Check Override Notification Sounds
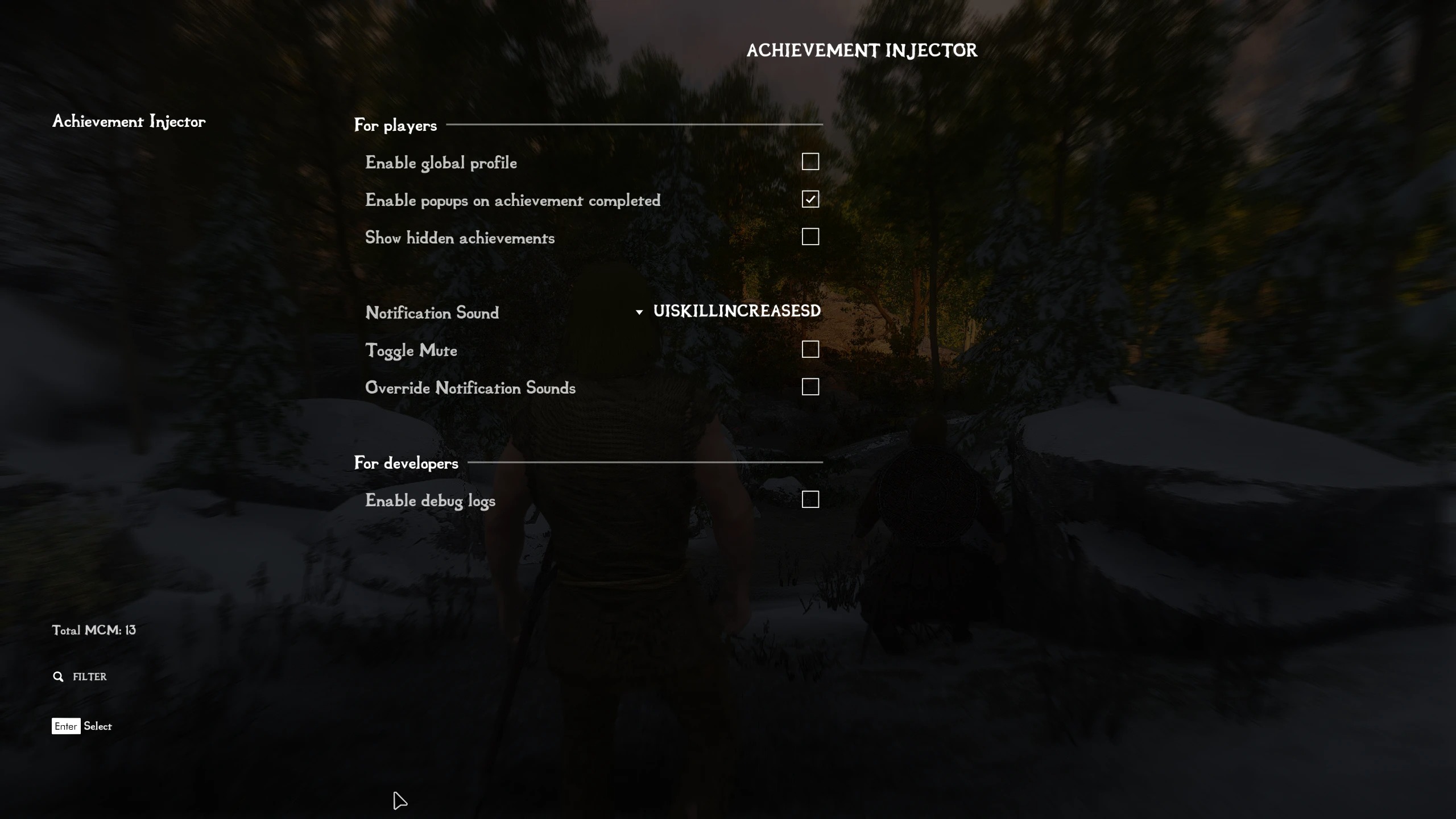Image resolution: width=1456 pixels, height=819 pixels. [810, 386]
